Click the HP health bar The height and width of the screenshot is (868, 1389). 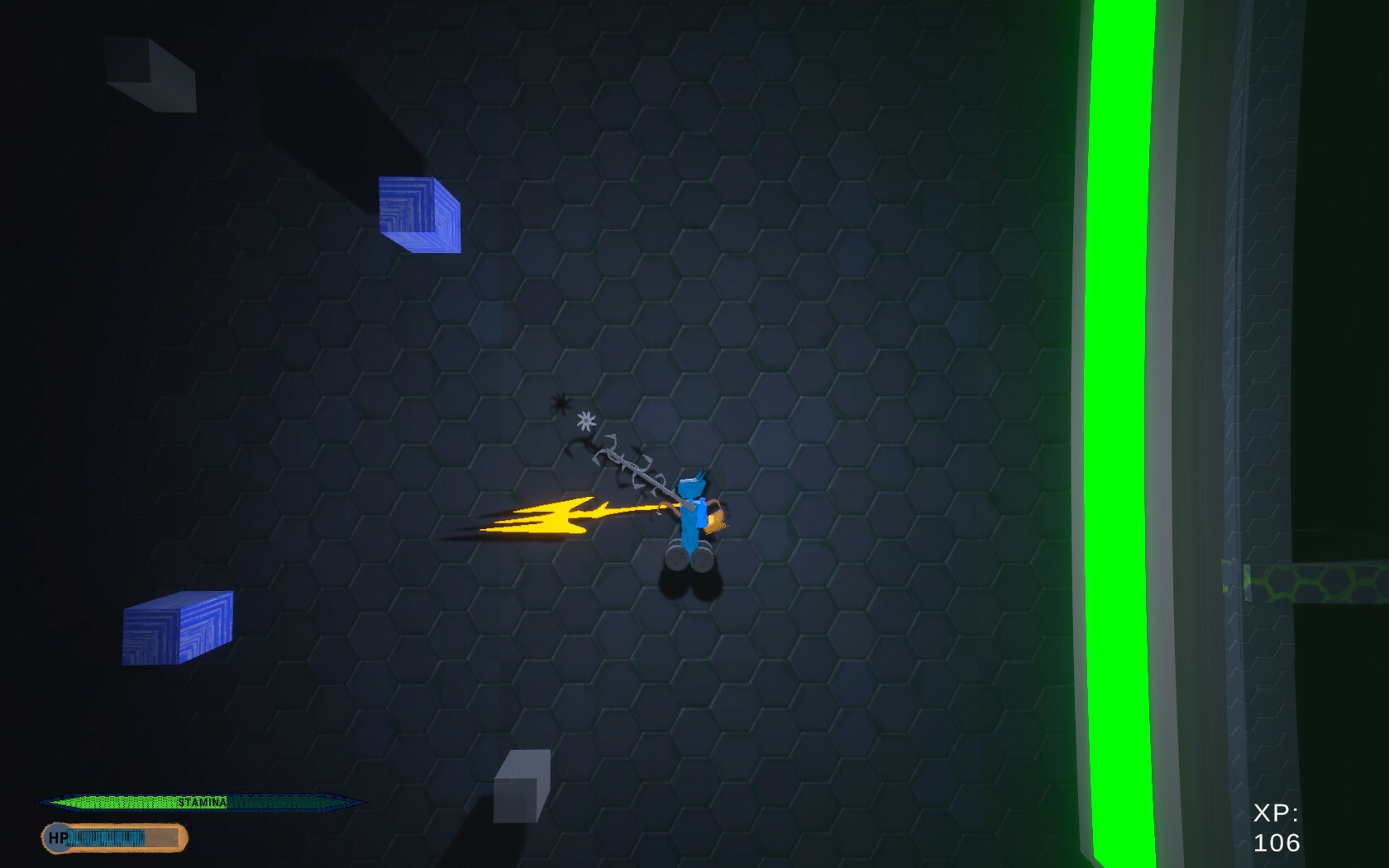tap(107, 837)
